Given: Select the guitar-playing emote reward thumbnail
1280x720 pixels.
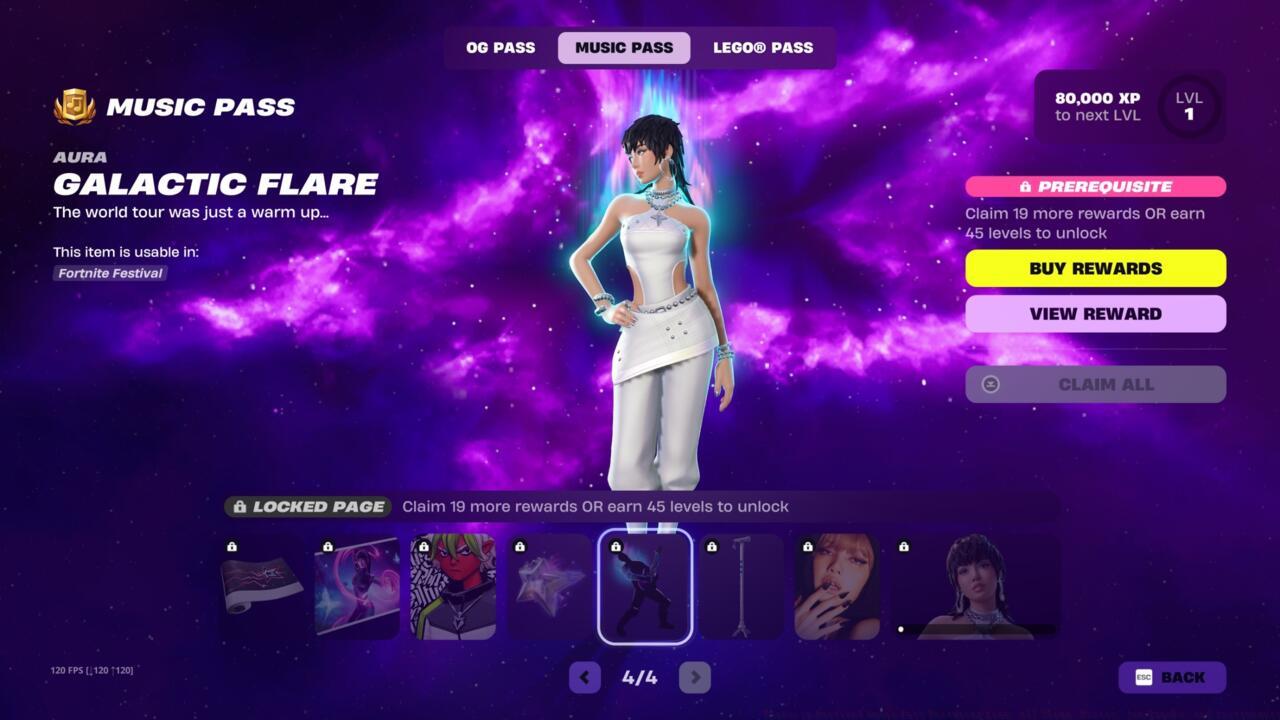Looking at the screenshot, I should point(646,585).
